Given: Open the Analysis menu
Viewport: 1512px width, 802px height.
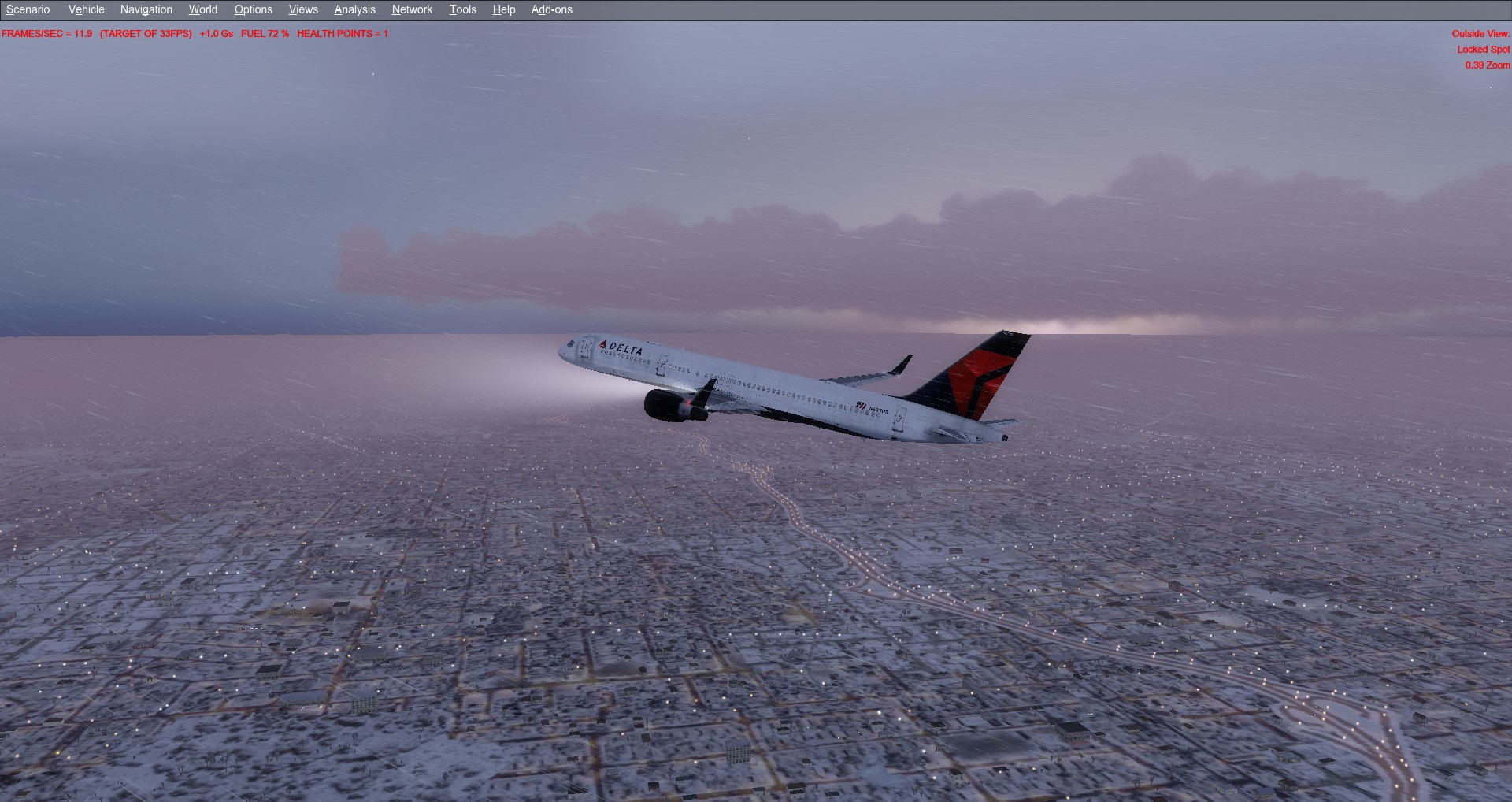Looking at the screenshot, I should [354, 9].
